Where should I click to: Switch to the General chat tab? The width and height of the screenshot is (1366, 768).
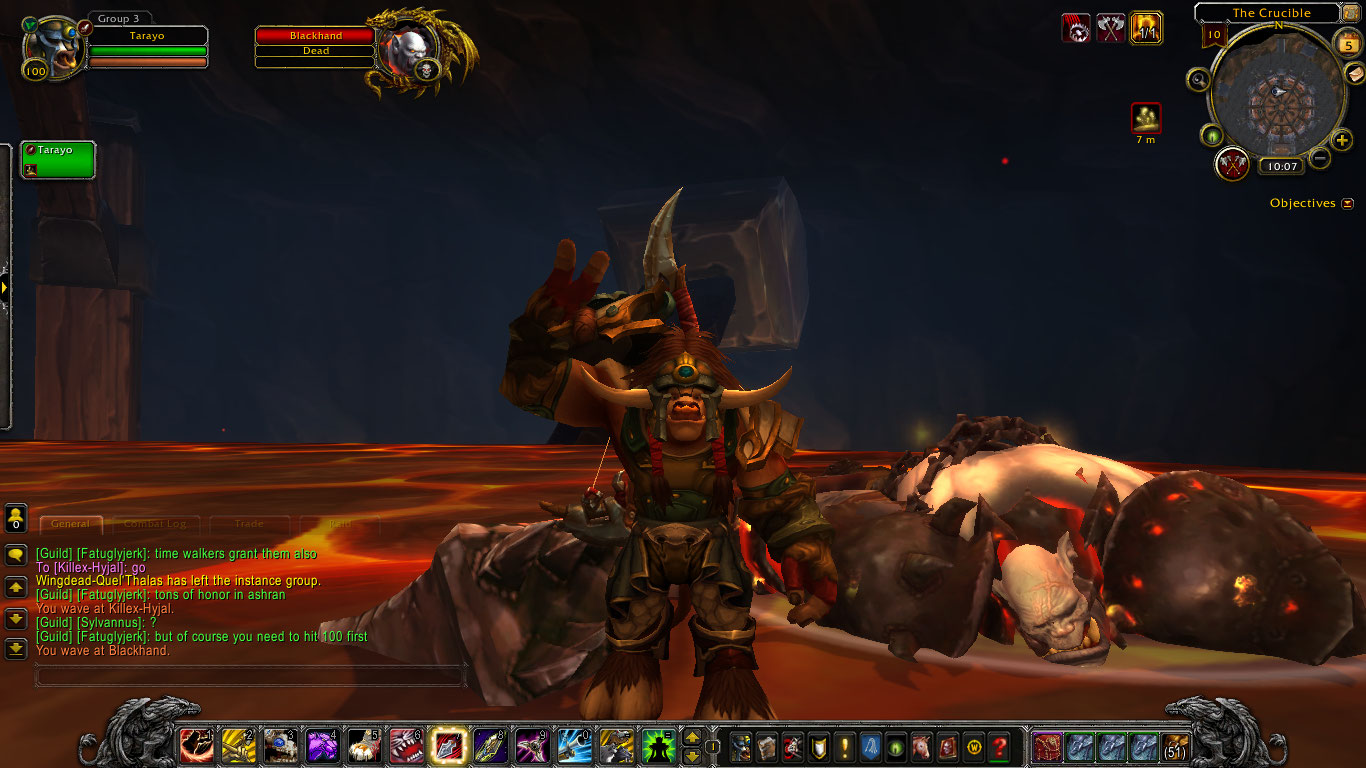[70, 523]
